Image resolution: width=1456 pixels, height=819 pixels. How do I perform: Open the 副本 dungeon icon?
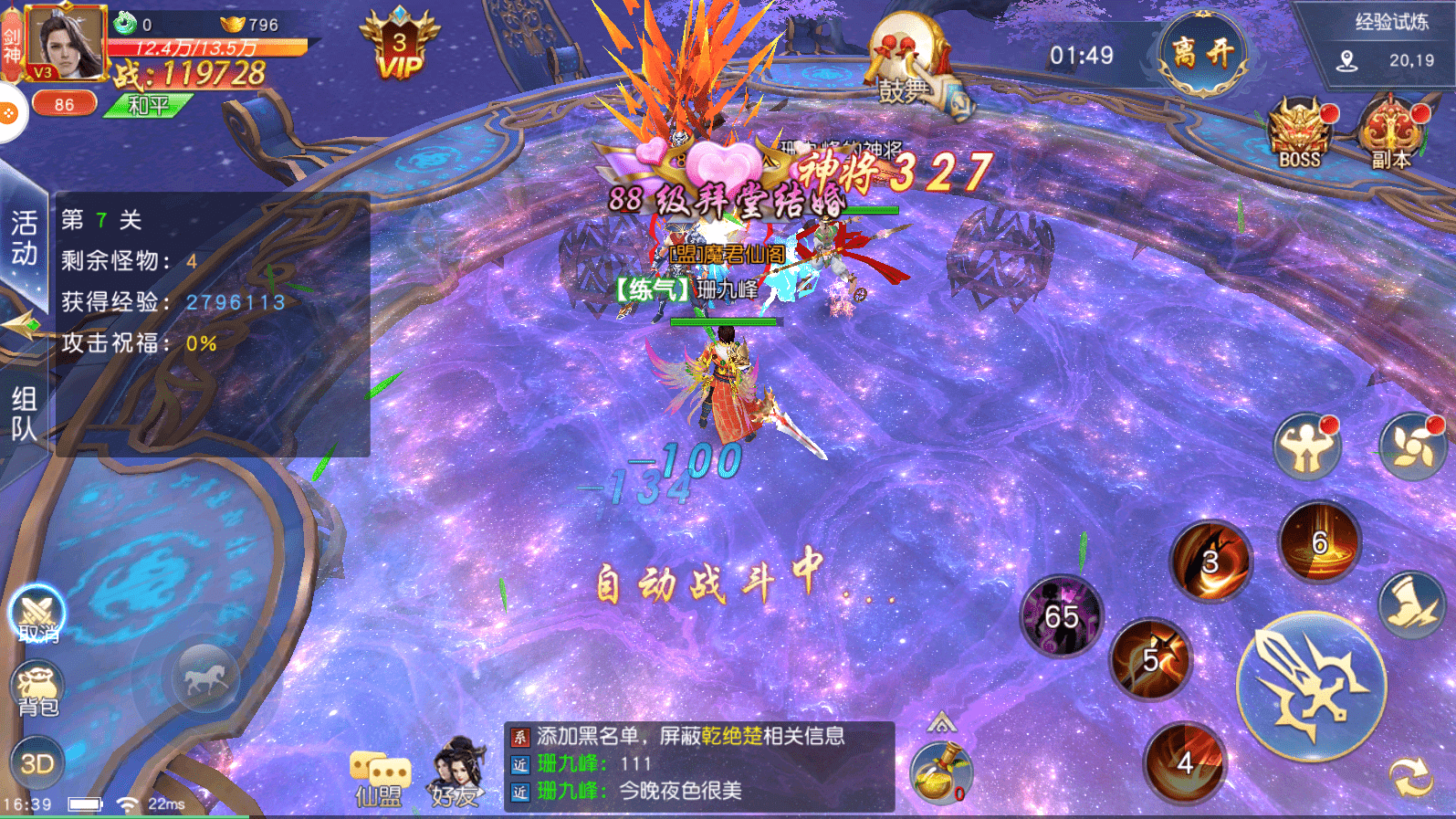click(1390, 133)
